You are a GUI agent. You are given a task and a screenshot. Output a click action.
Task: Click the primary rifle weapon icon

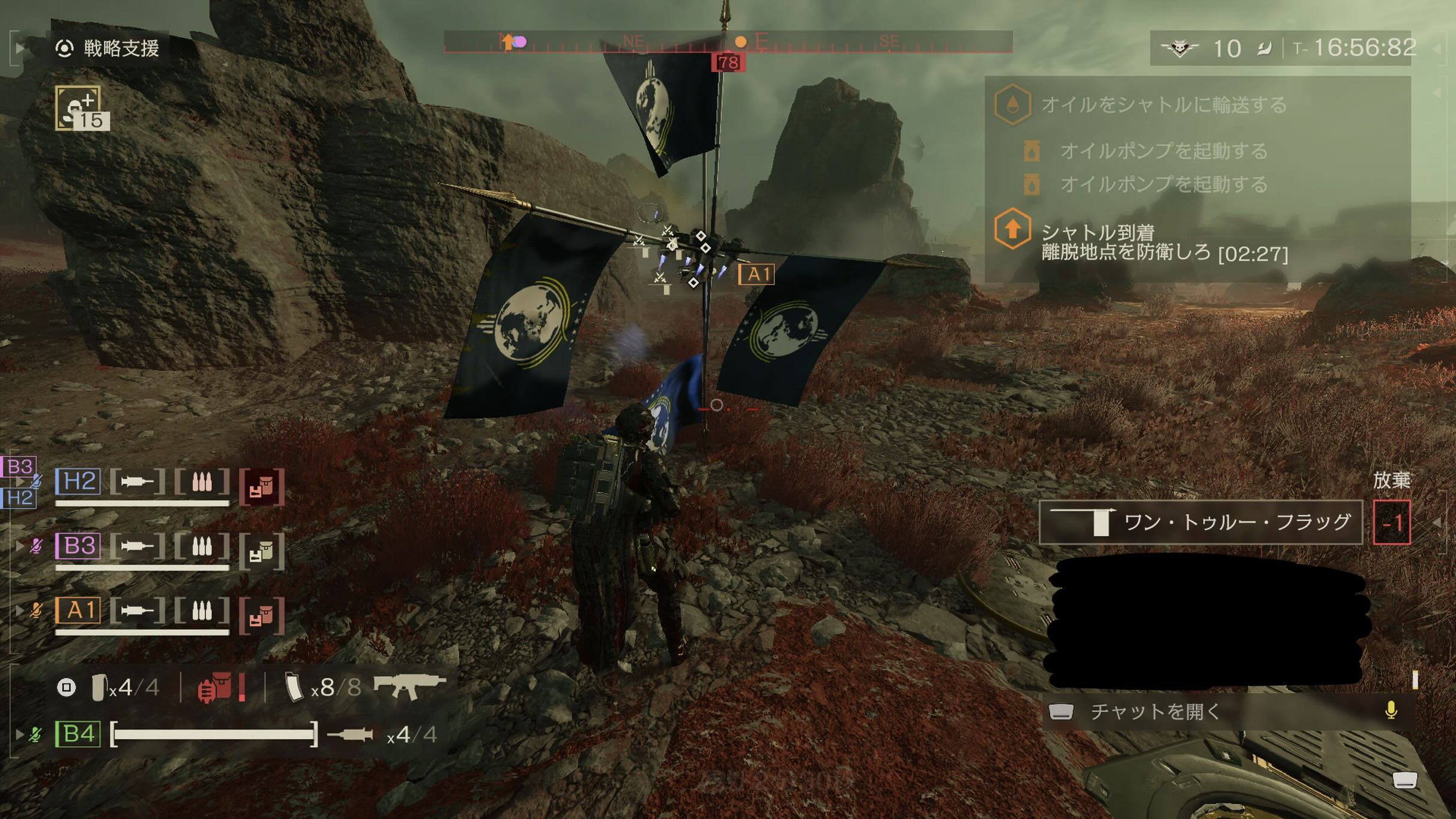pos(409,686)
